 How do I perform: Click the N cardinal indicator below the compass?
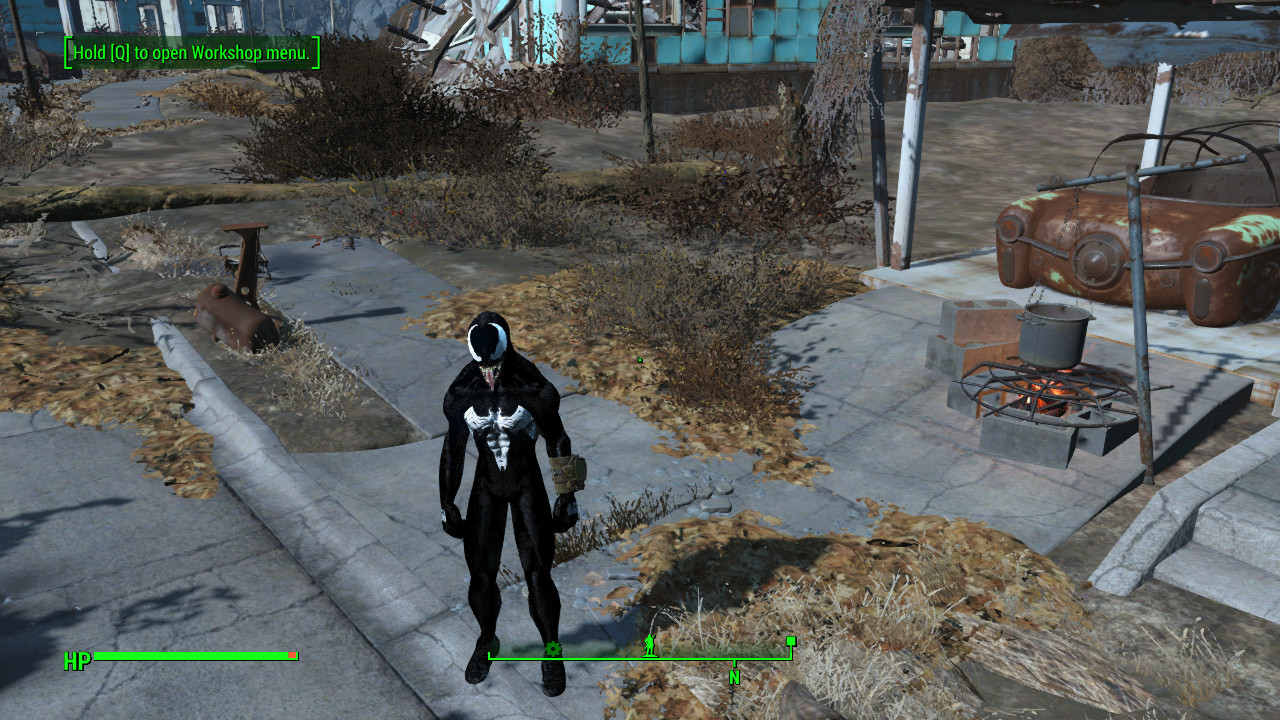click(734, 677)
